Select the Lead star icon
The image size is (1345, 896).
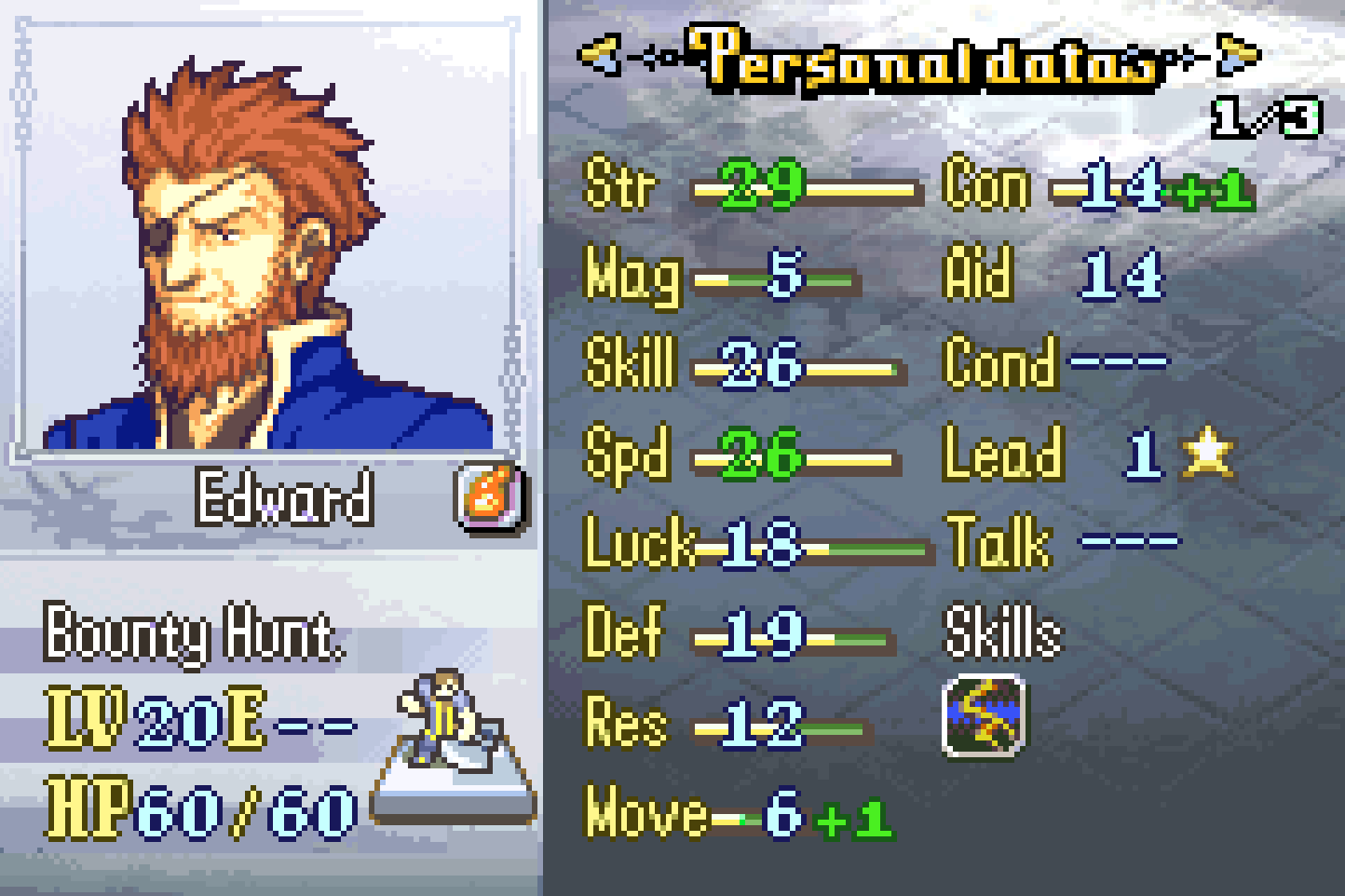(x=1207, y=453)
